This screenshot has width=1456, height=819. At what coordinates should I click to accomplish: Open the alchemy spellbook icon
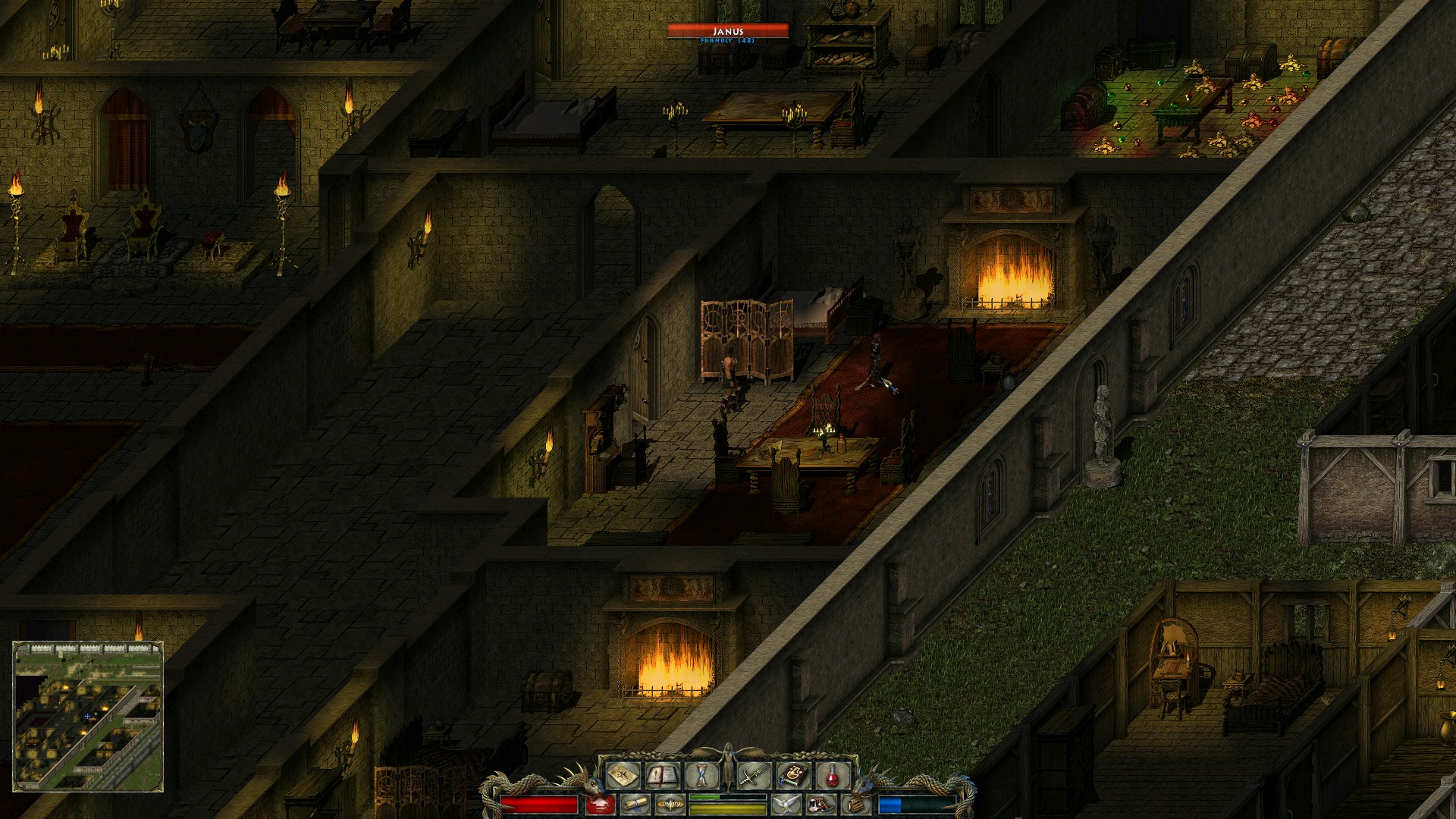pos(792,775)
